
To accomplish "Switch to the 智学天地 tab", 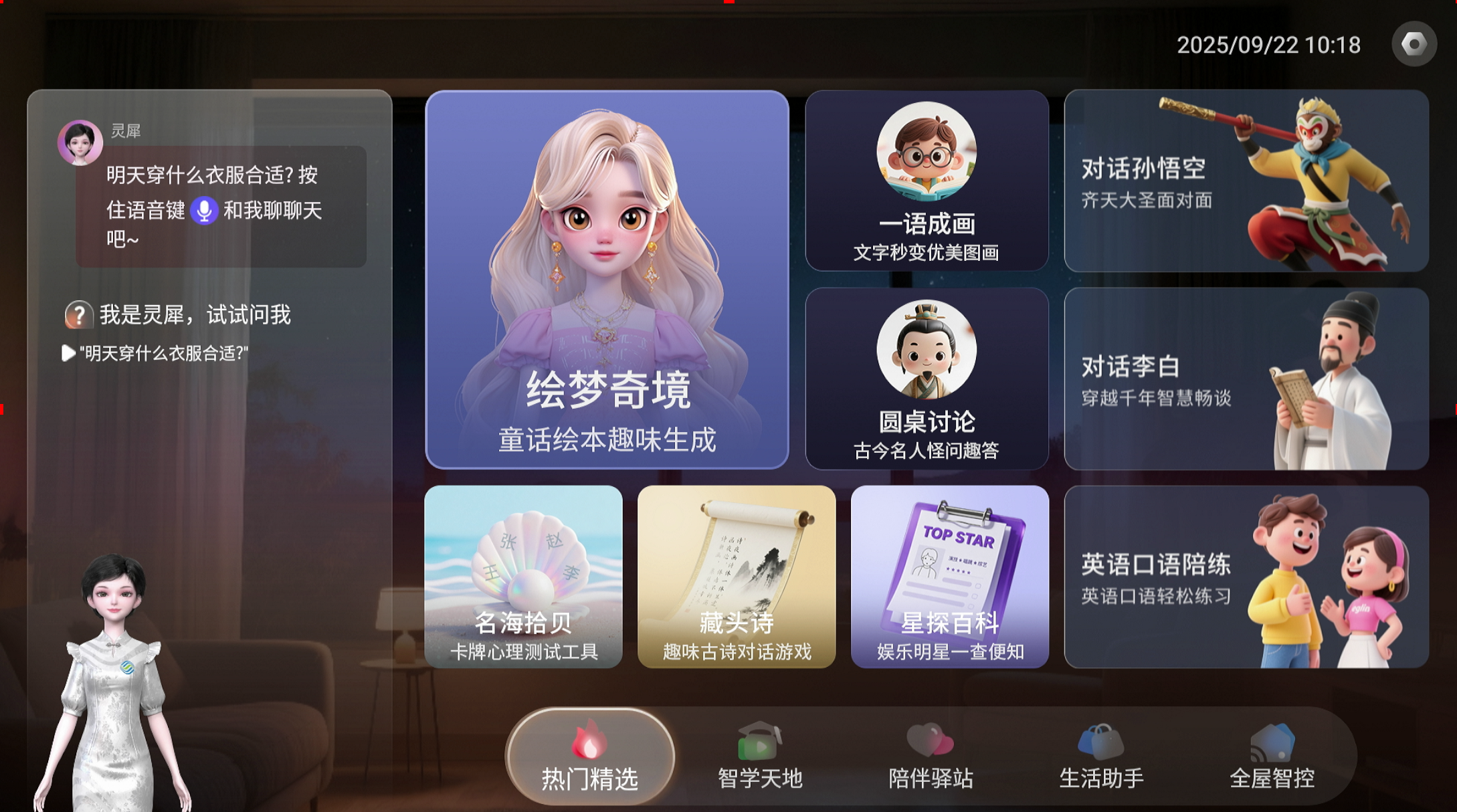I will (760, 757).
